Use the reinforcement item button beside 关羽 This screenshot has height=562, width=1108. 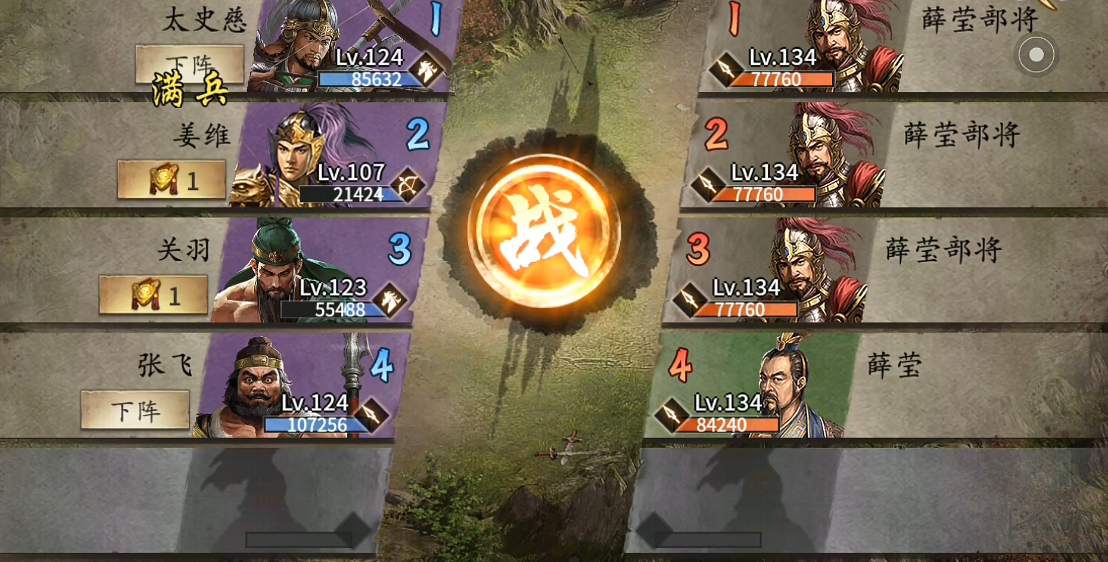pos(153,295)
